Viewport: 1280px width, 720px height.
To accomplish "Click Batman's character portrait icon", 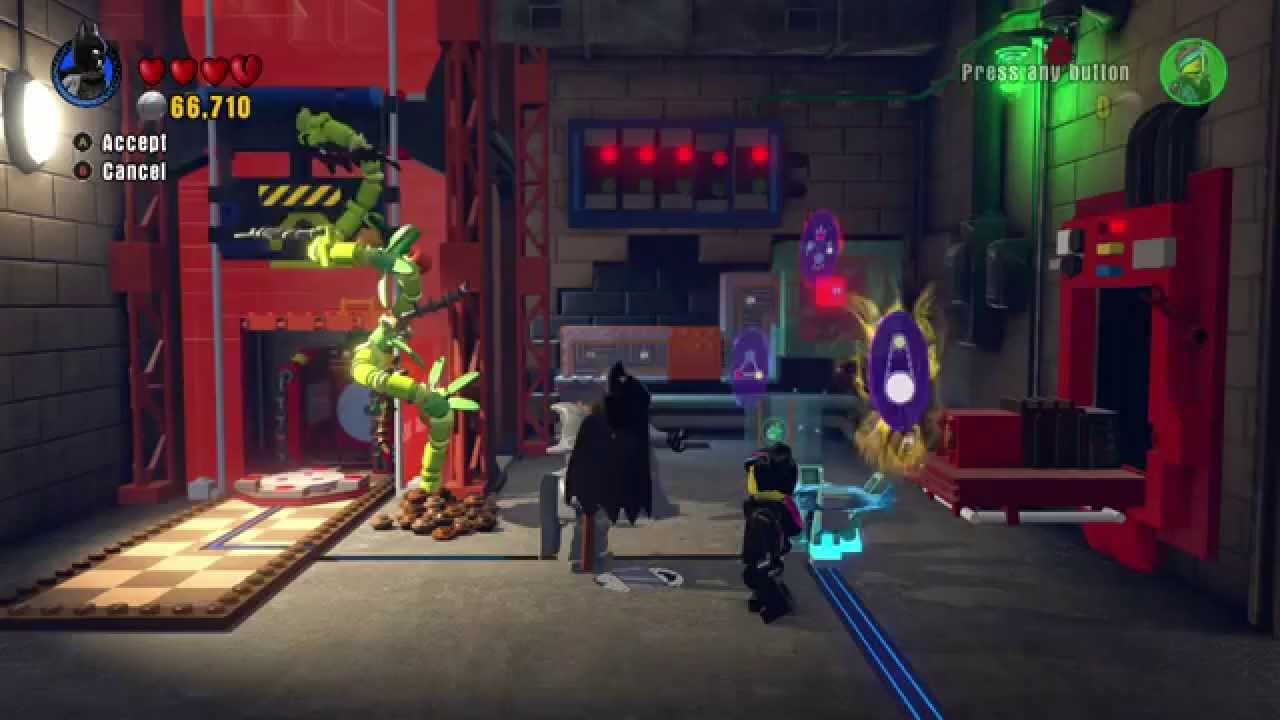I will coord(88,70).
